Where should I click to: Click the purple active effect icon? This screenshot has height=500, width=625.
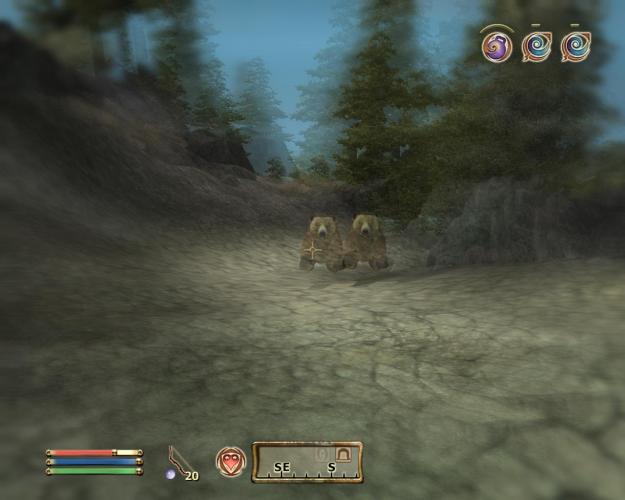tap(496, 46)
